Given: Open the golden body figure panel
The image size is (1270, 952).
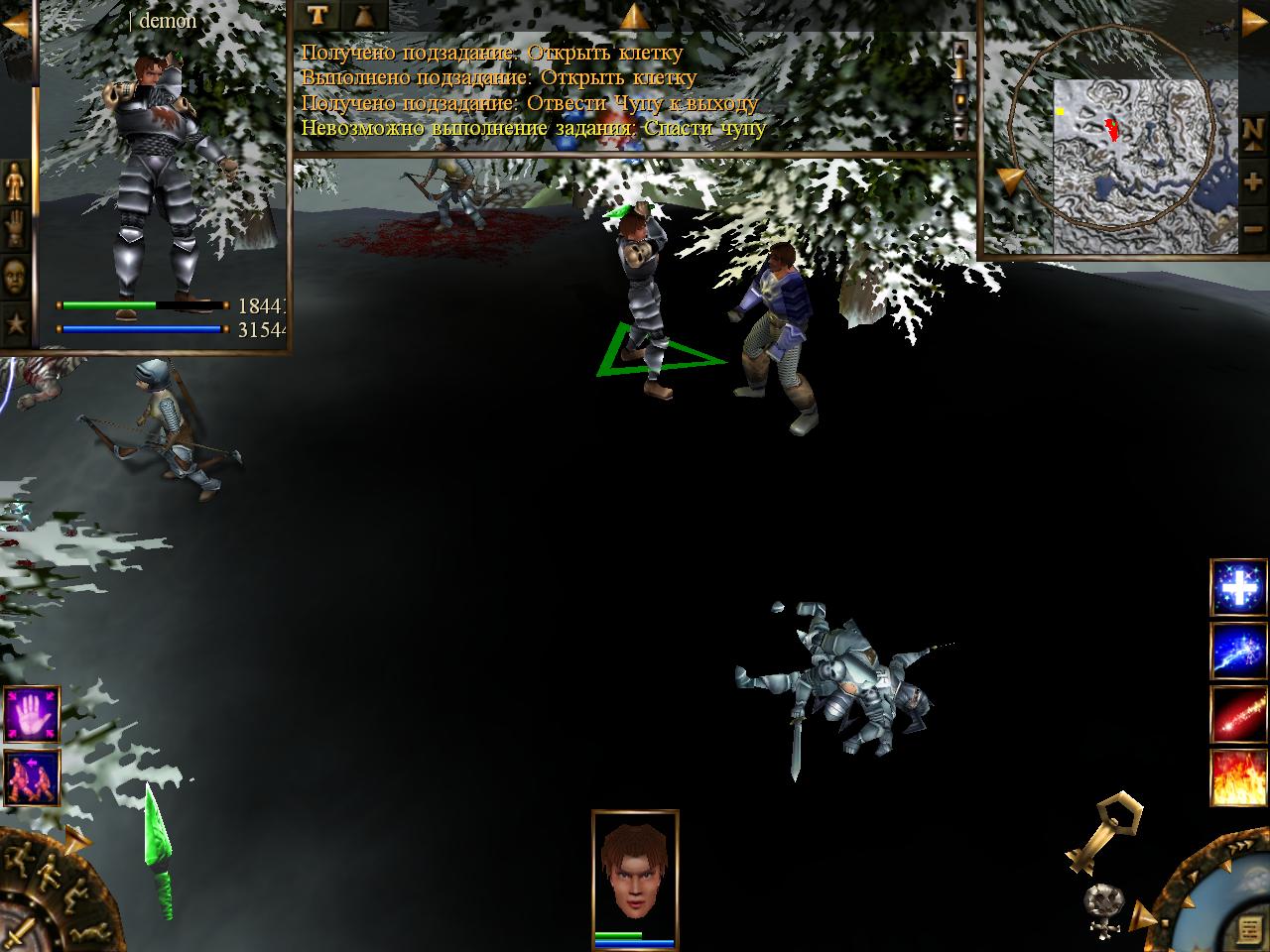Looking at the screenshot, I should tap(15, 181).
